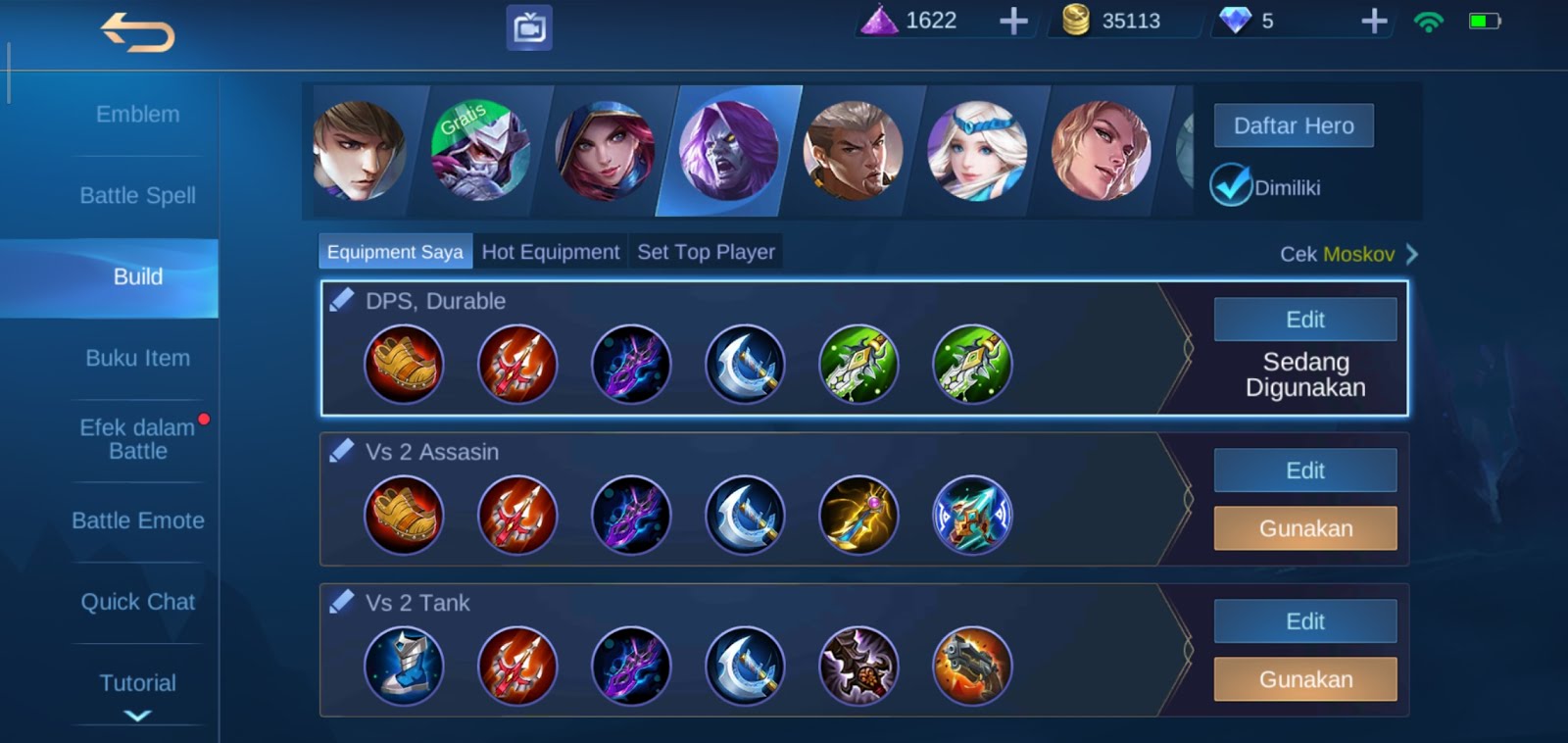Viewport: 1568px width, 743px height.
Task: Select the boots item in DPS, Durable build
Action: tap(405, 364)
